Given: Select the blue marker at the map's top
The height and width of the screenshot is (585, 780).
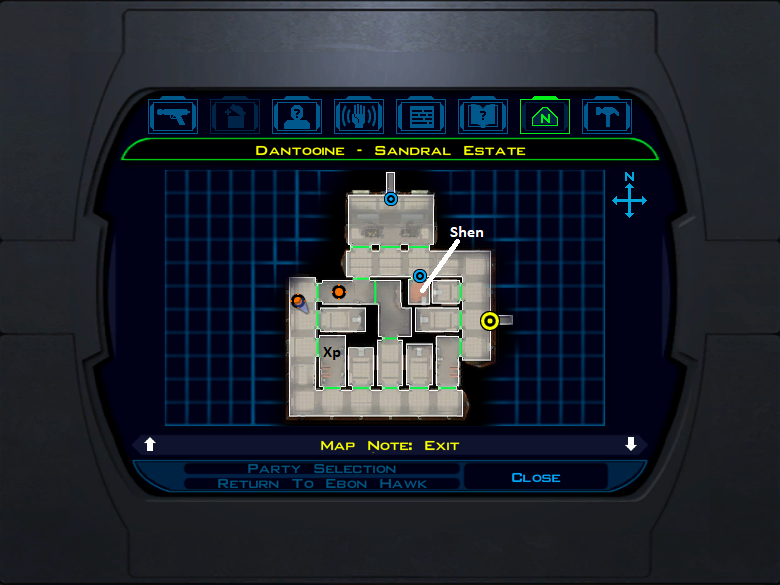Looking at the screenshot, I should pyautogui.click(x=391, y=199).
